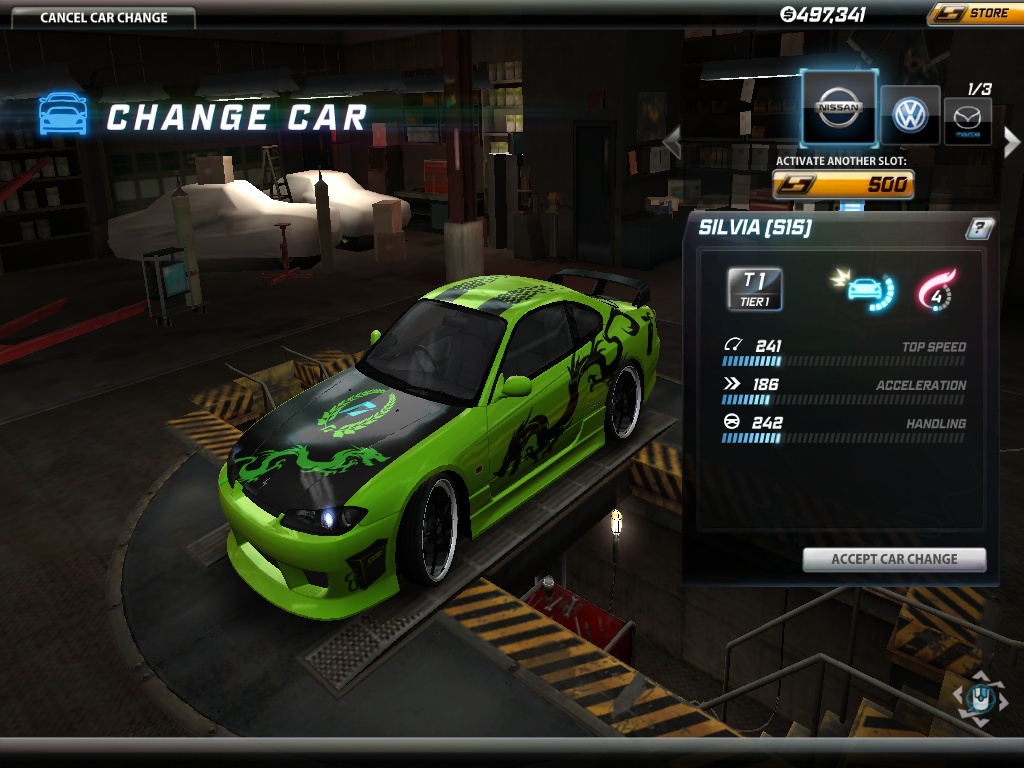The height and width of the screenshot is (768, 1024).
Task: Cancel the car change
Action: 104,17
